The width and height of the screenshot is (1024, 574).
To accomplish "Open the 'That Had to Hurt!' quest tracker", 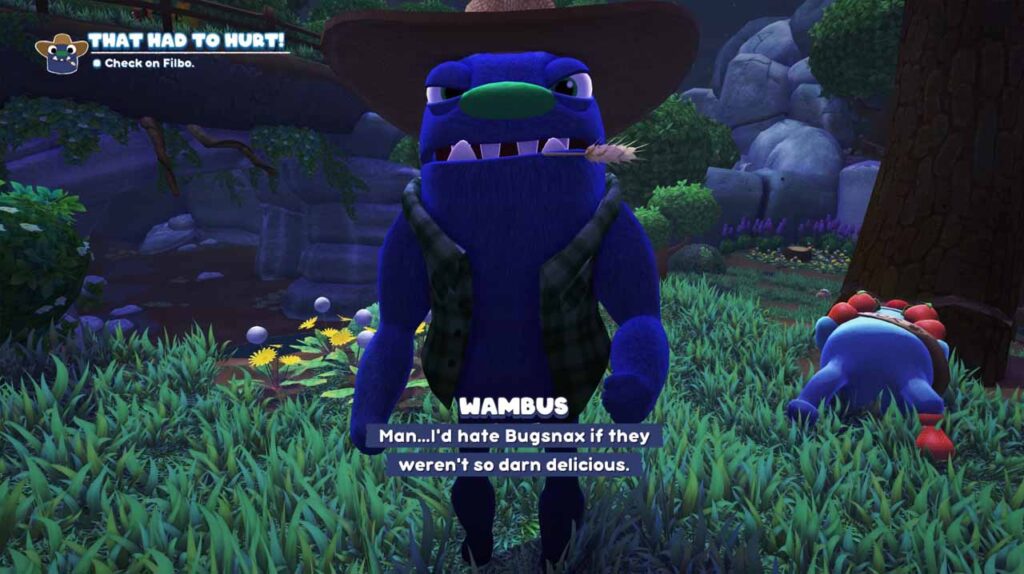I will pos(186,41).
